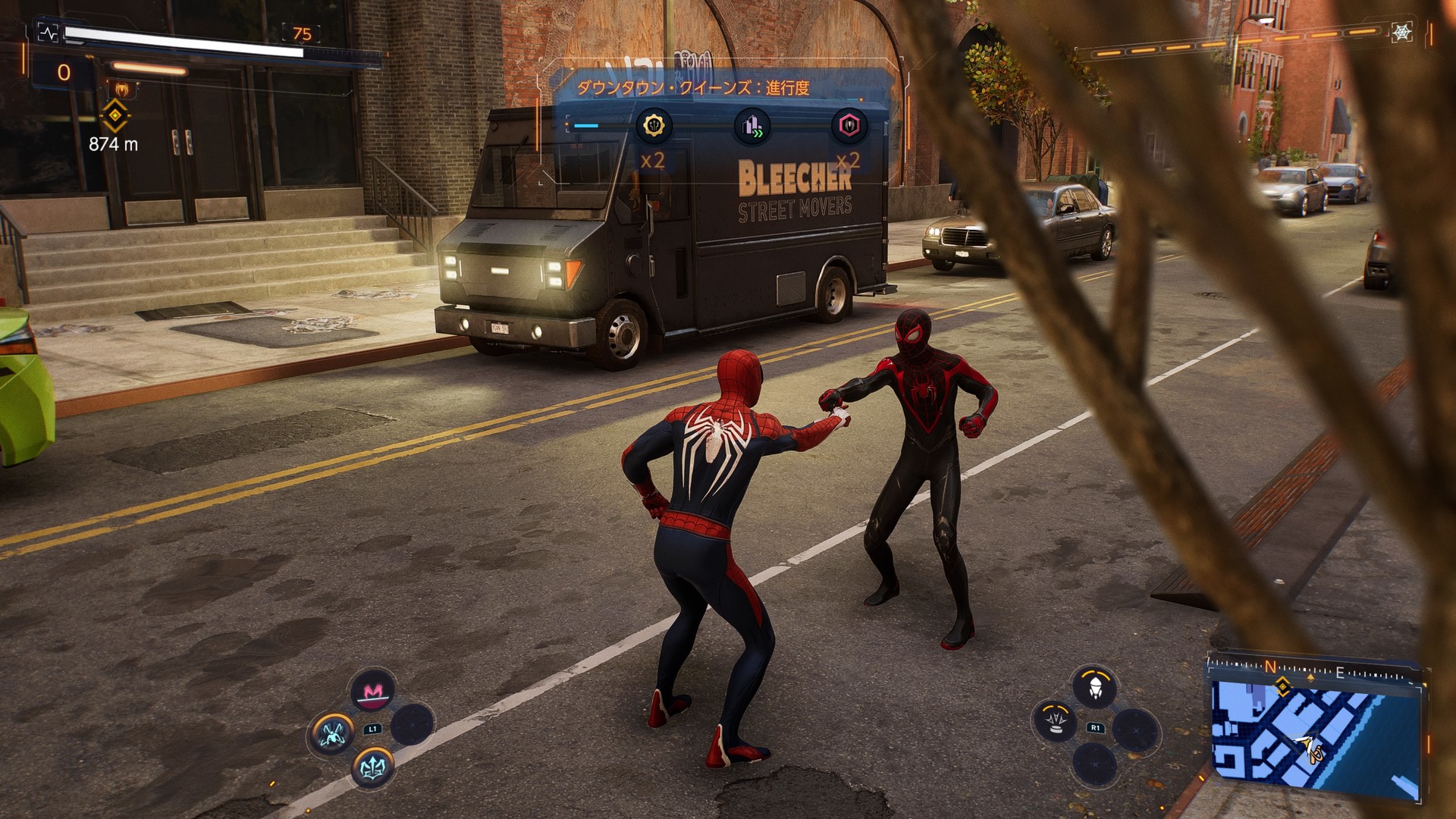The width and height of the screenshot is (1456, 819).
Task: Click the spider web icon in top-right corner
Action: 1401,33
